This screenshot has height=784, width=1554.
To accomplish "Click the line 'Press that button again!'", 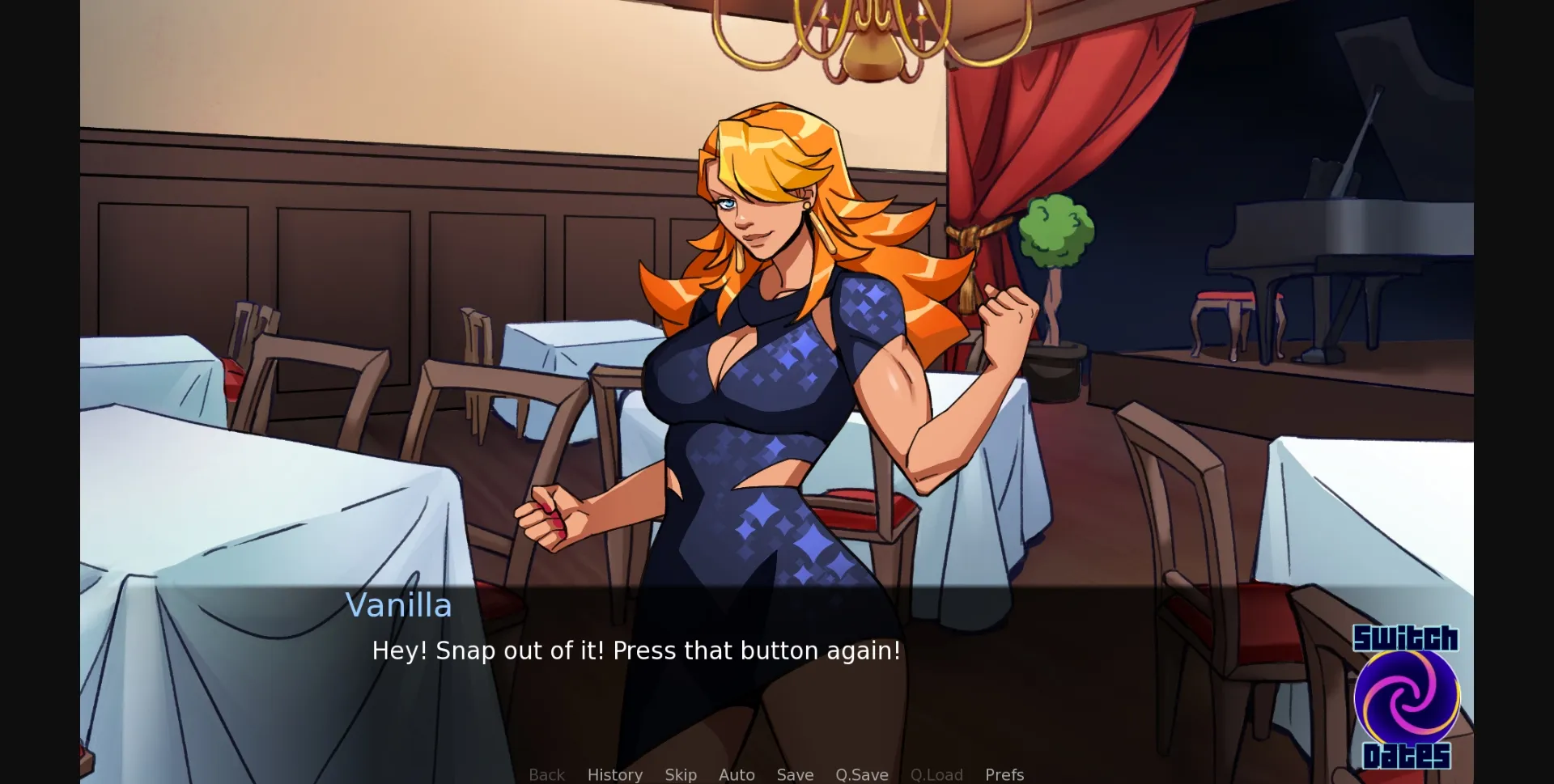I will tap(757, 651).
